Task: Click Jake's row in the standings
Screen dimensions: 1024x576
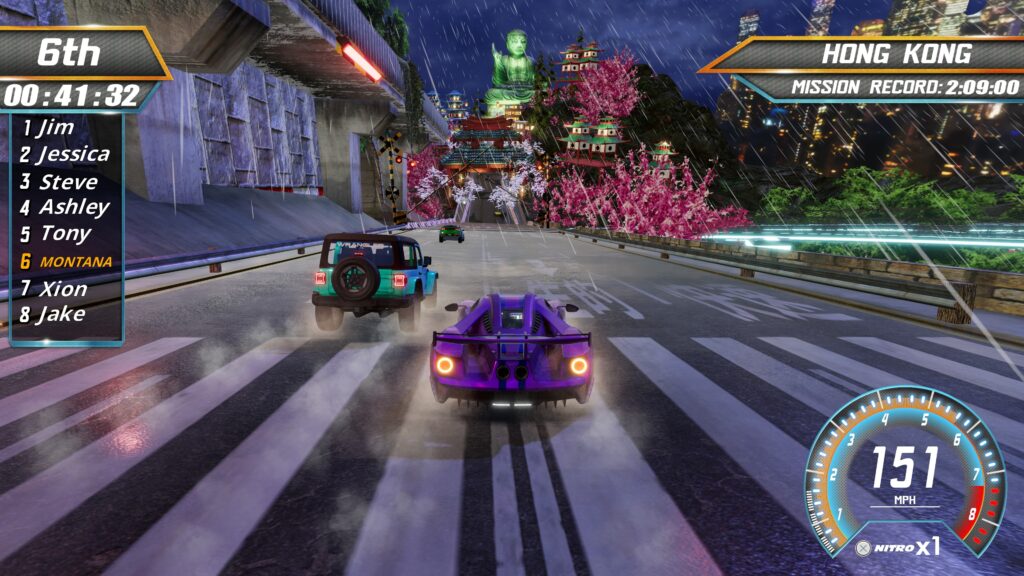Action: pos(60,315)
